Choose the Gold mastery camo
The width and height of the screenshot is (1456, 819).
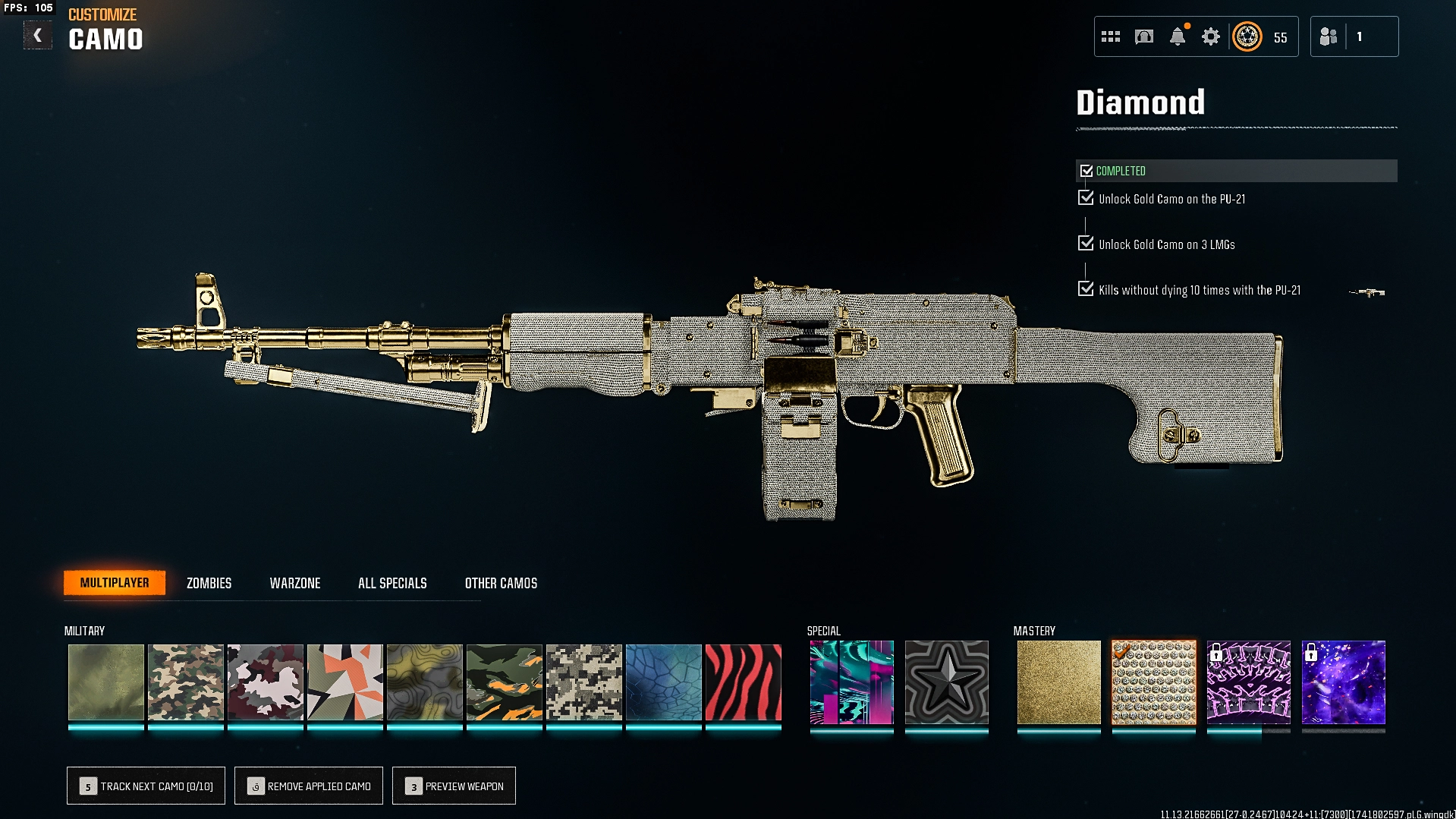point(1058,682)
